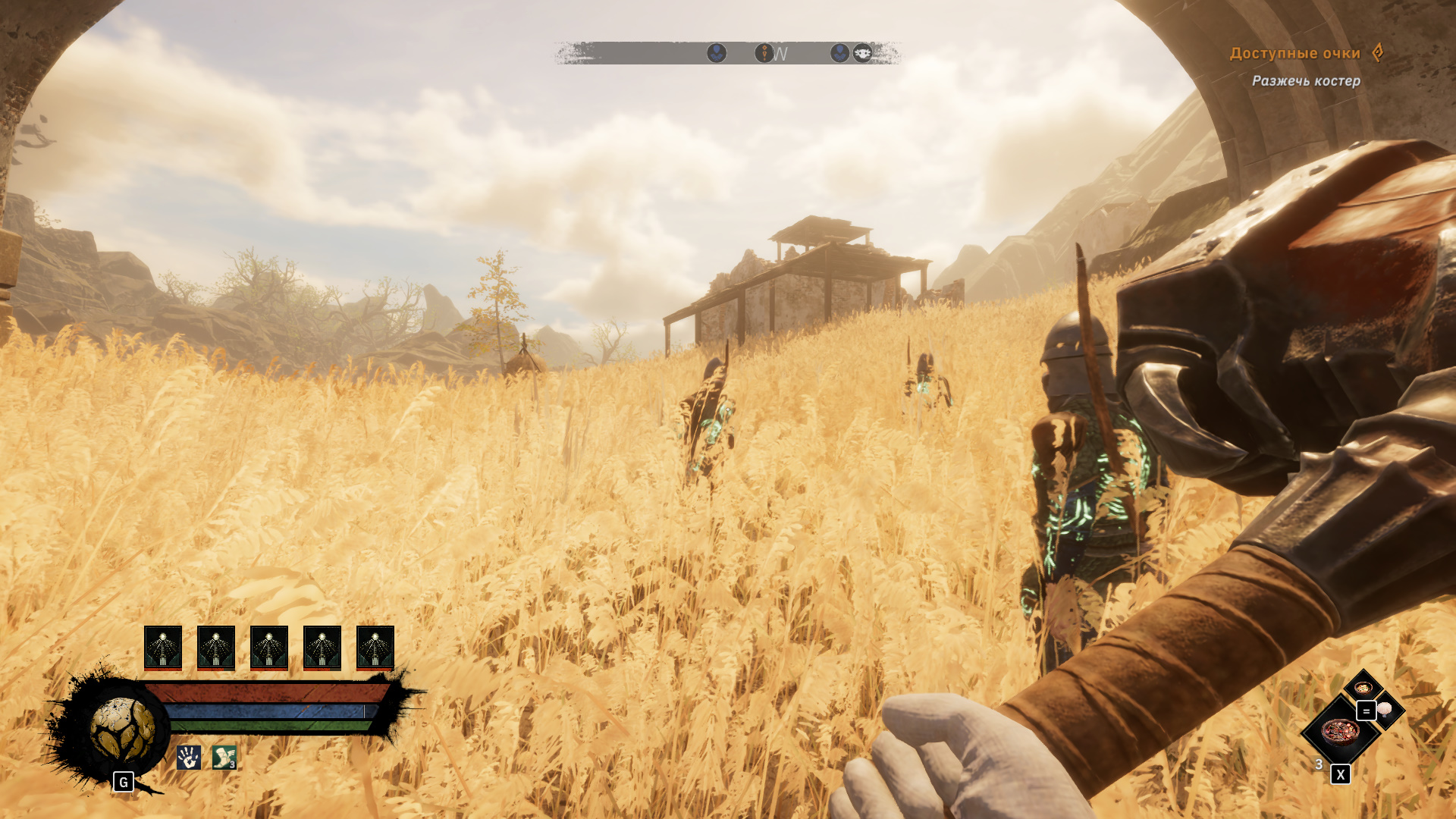
Task: Choose the small soup bowl slot
Action: click(1363, 688)
